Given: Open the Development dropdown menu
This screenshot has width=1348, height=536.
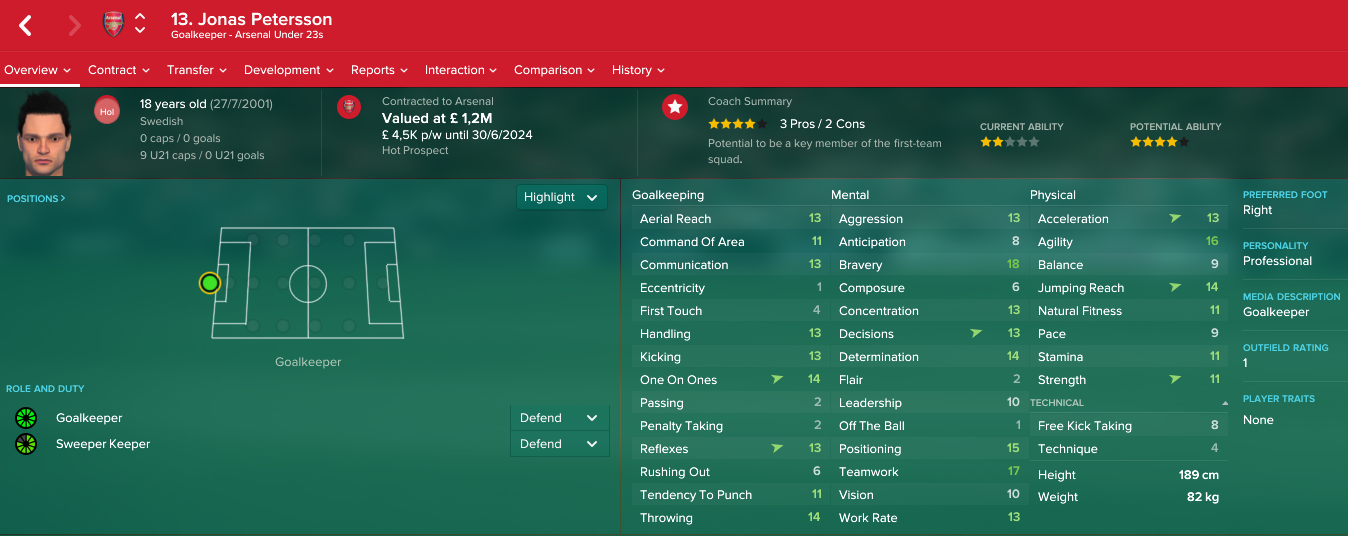Looking at the screenshot, I should pyautogui.click(x=288, y=70).
